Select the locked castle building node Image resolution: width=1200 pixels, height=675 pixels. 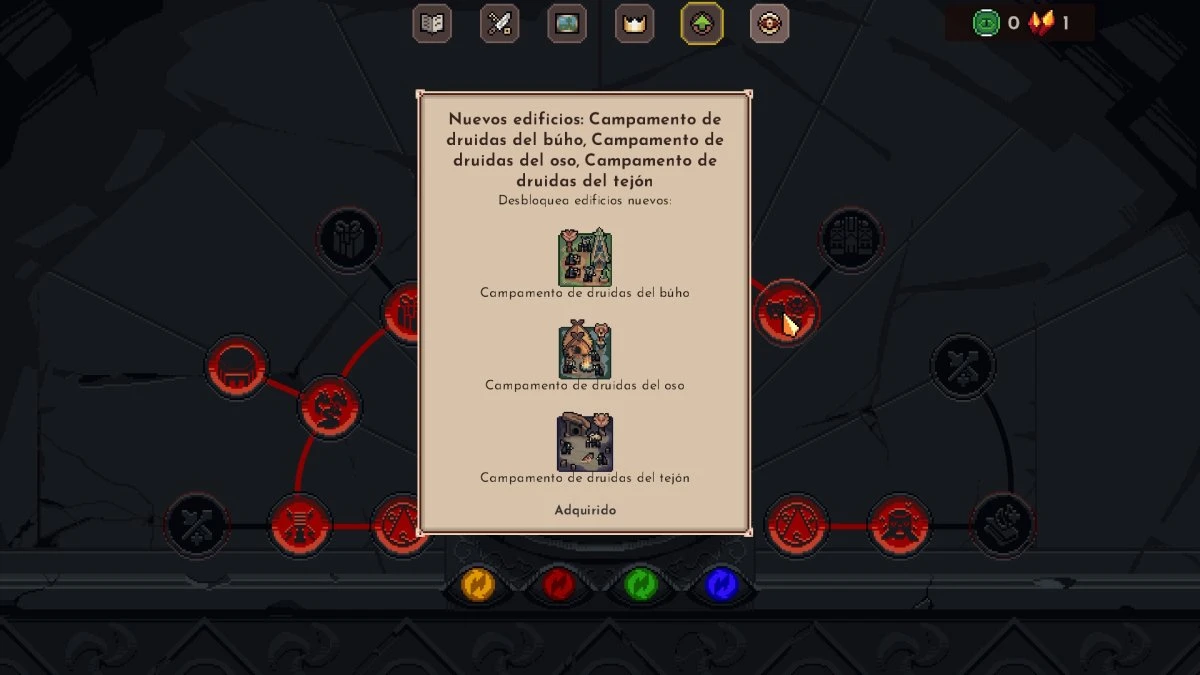click(851, 238)
